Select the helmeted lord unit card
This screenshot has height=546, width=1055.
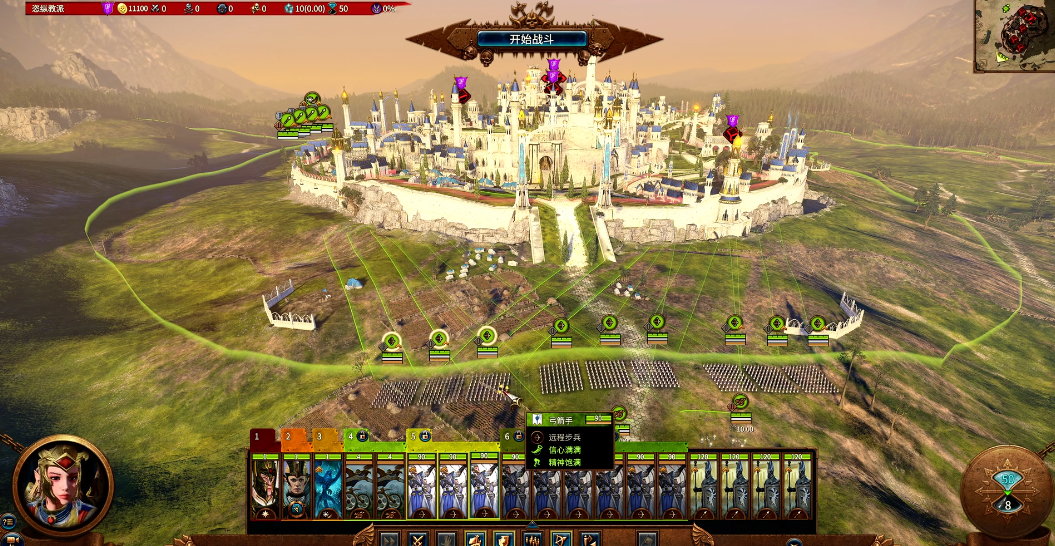tap(265, 489)
